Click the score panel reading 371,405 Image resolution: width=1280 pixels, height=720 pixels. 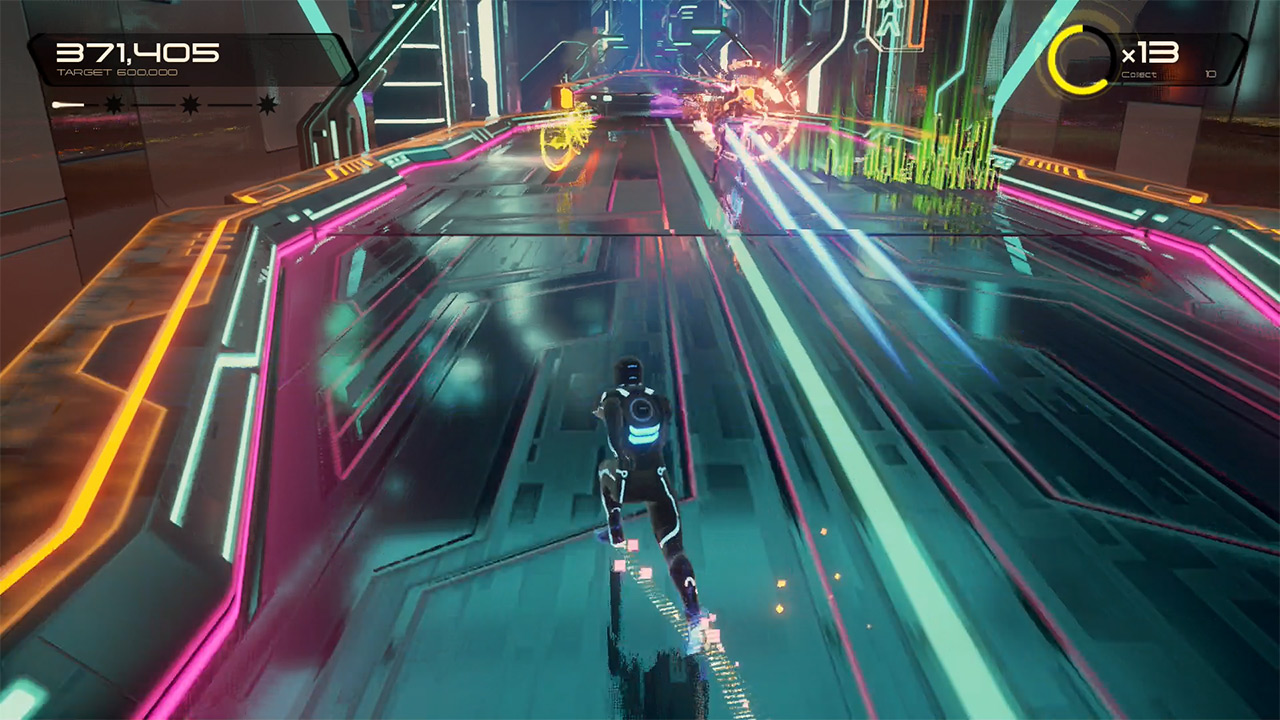(x=140, y=50)
